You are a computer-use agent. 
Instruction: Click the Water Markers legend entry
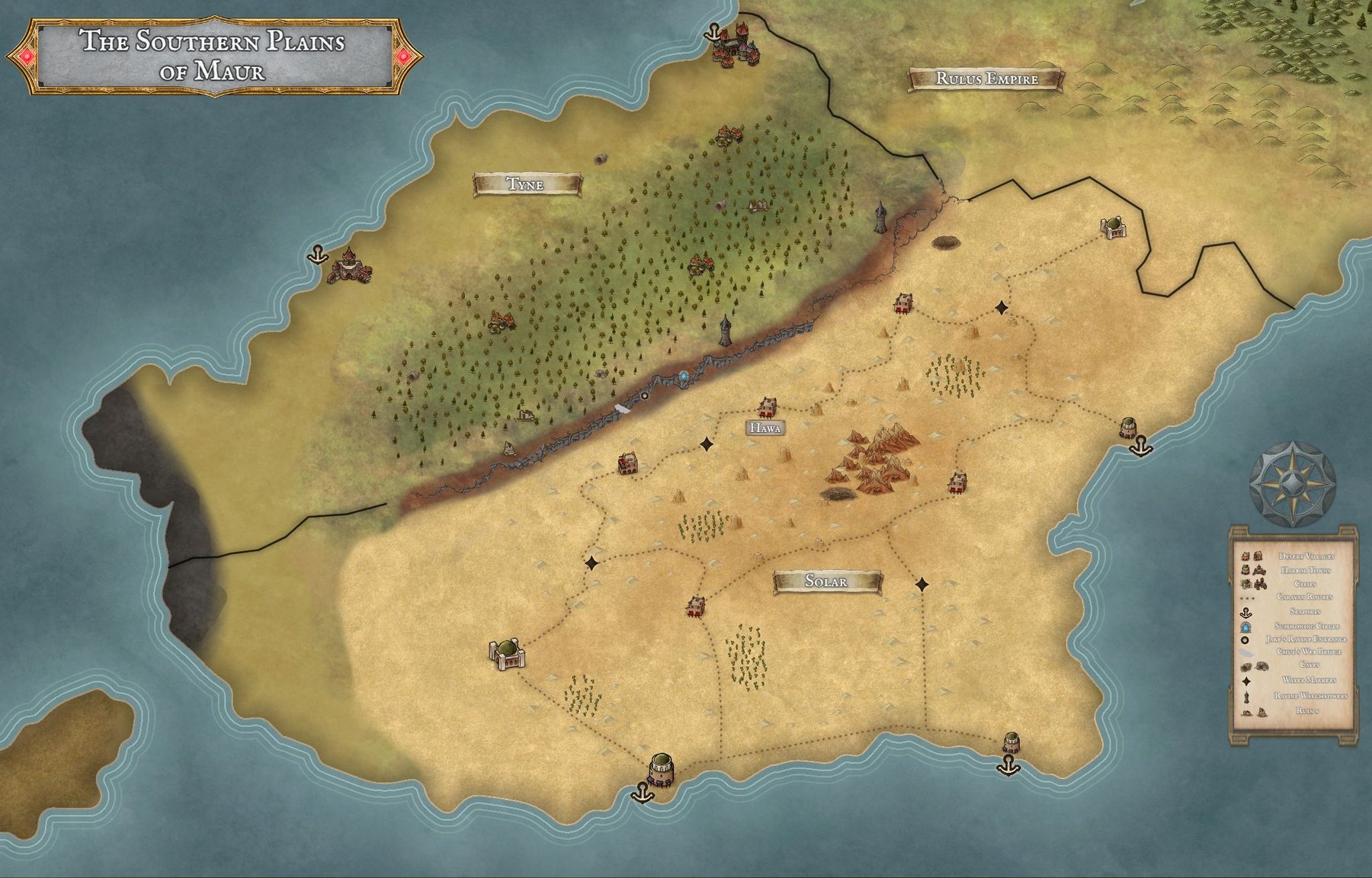click(1309, 680)
